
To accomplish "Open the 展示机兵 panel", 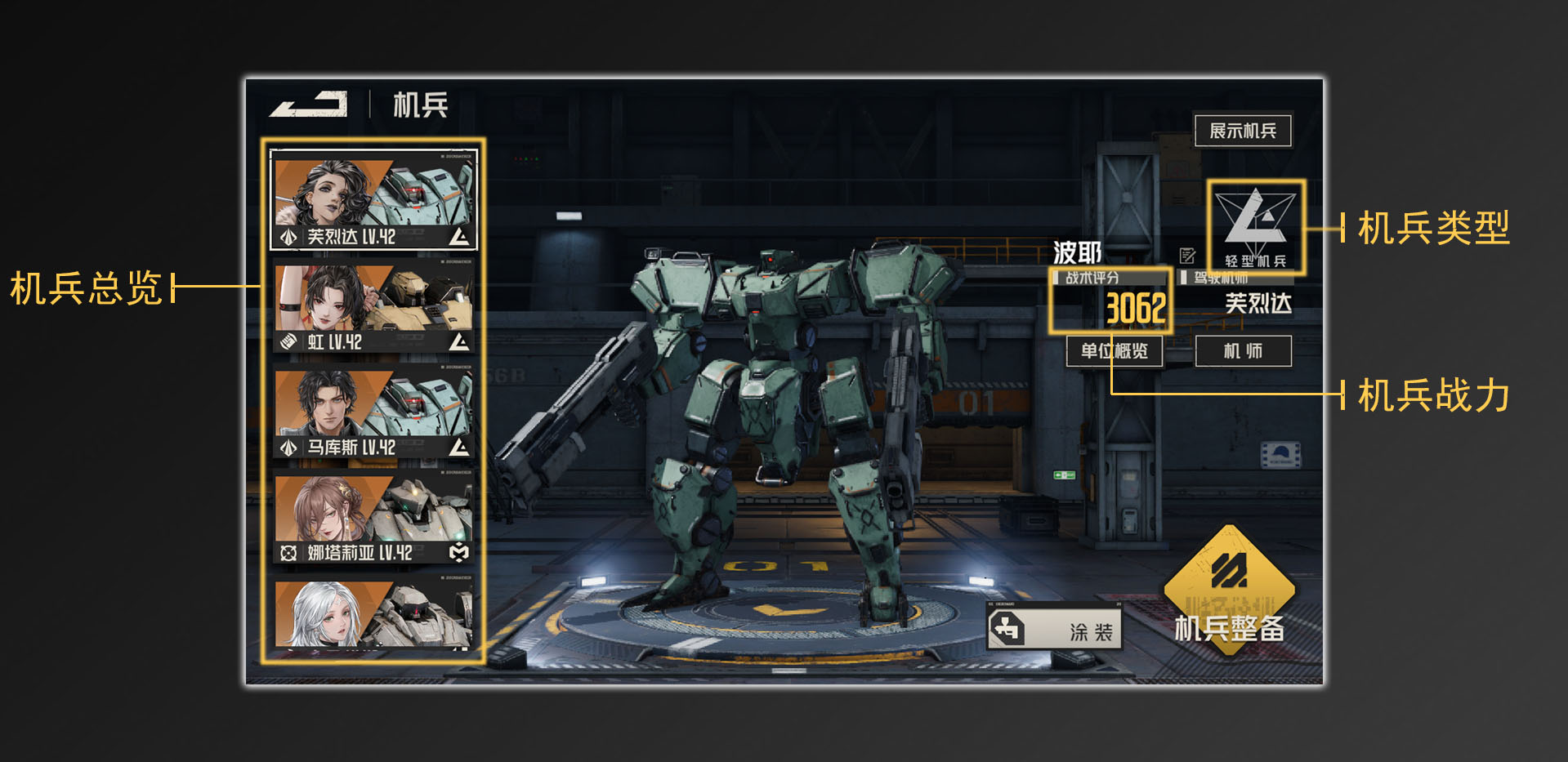I will point(1243,130).
